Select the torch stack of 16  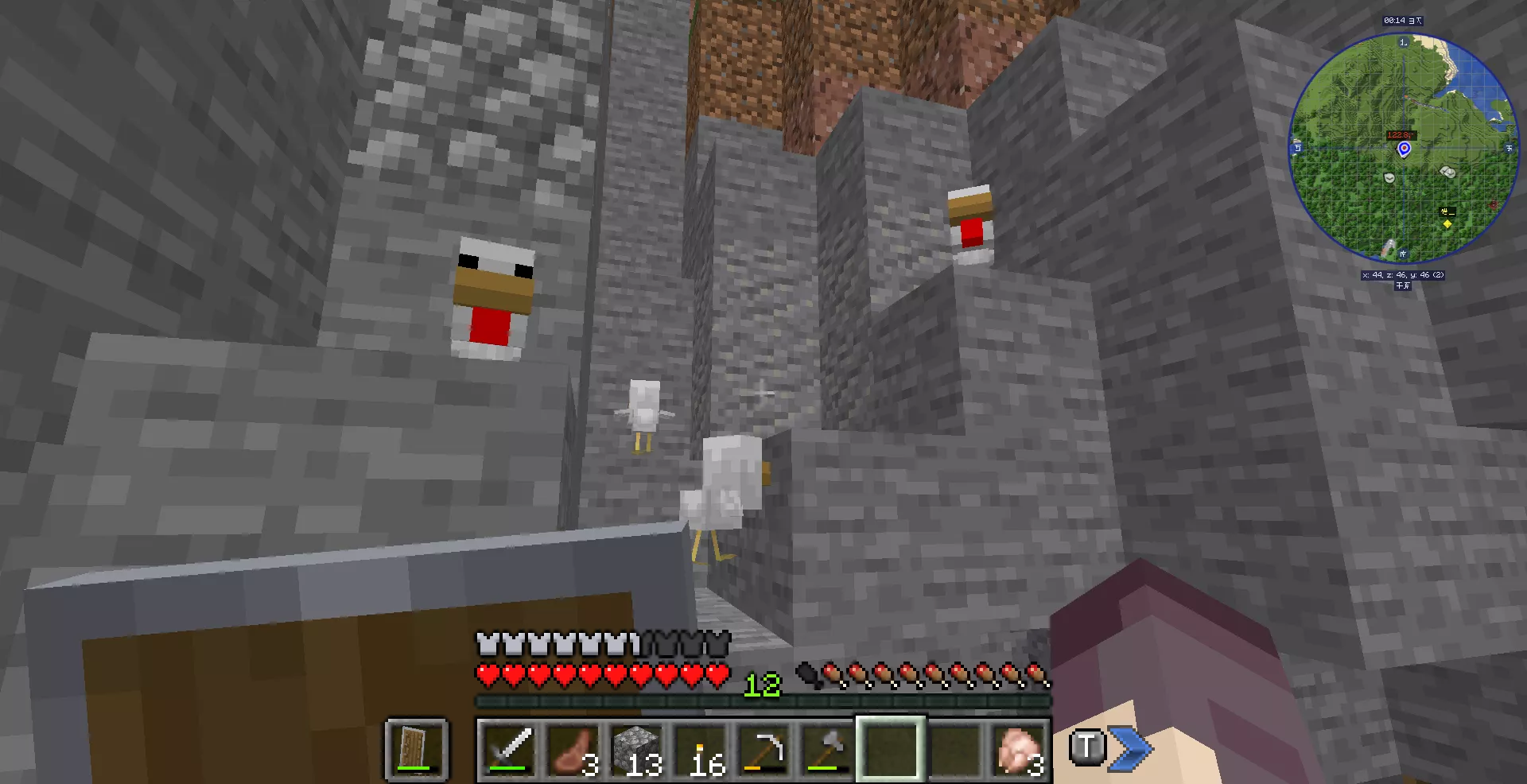(700, 749)
